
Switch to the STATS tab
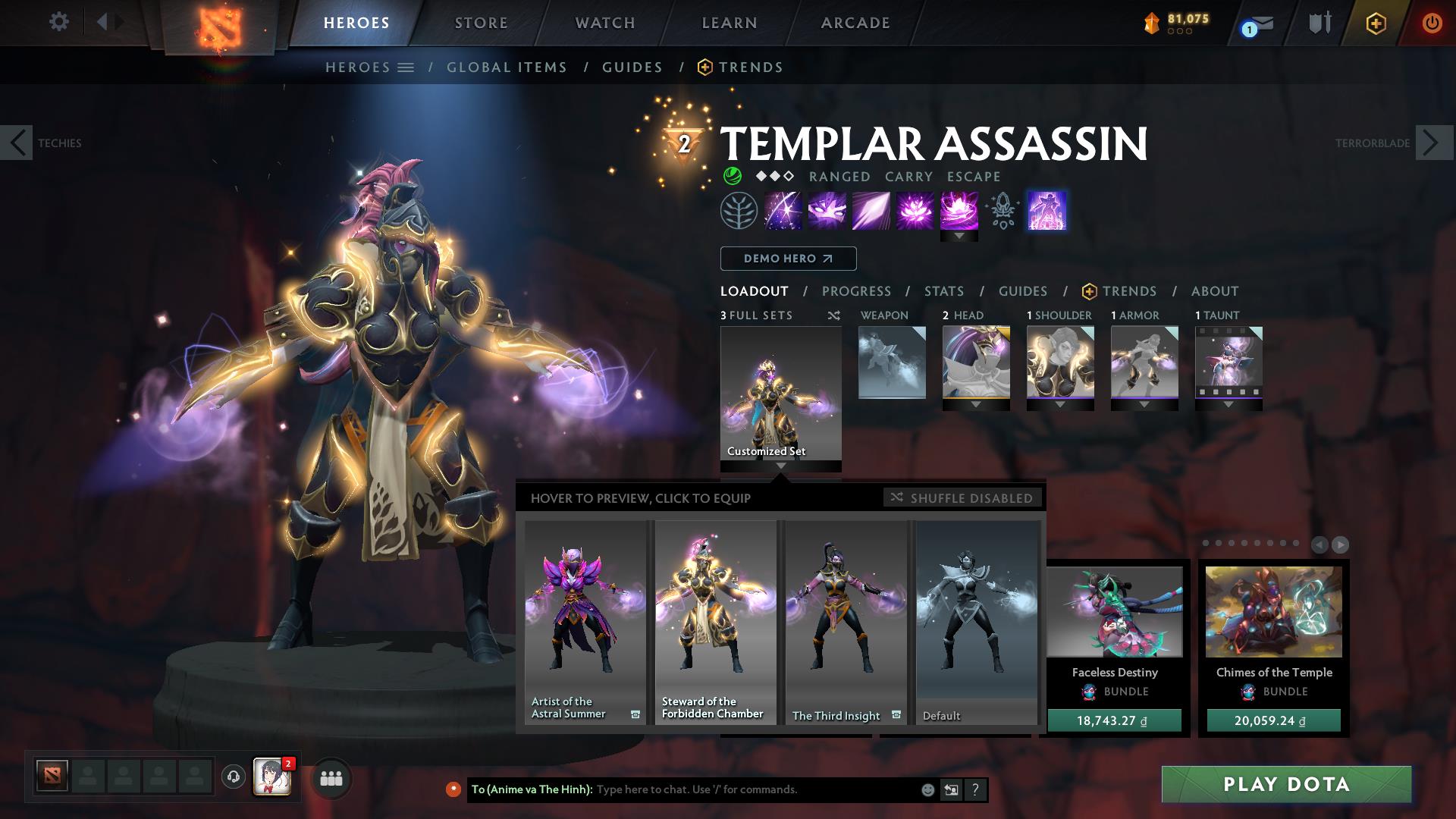pyautogui.click(x=943, y=291)
